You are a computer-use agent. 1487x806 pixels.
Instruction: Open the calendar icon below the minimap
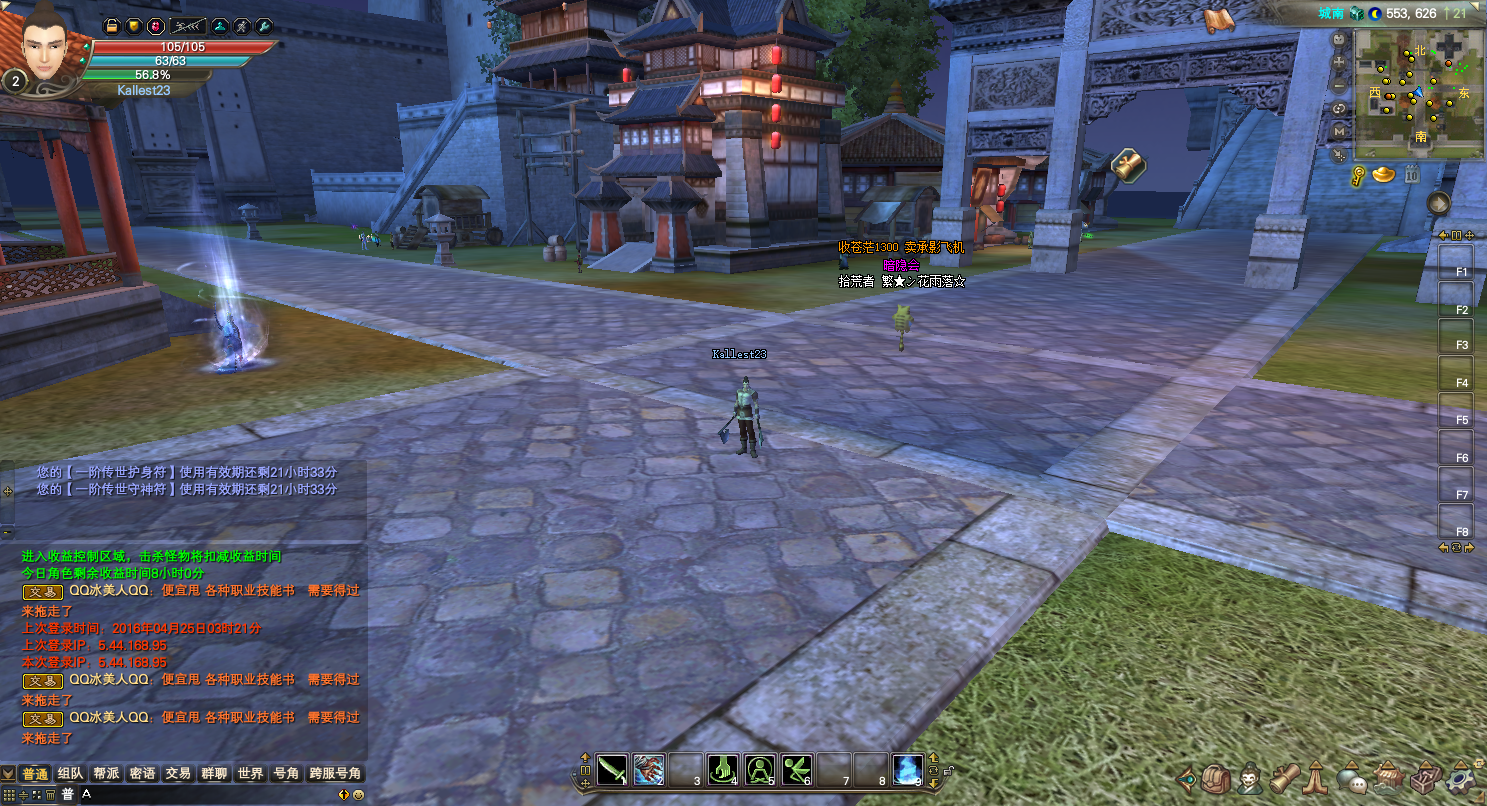pos(1412,175)
